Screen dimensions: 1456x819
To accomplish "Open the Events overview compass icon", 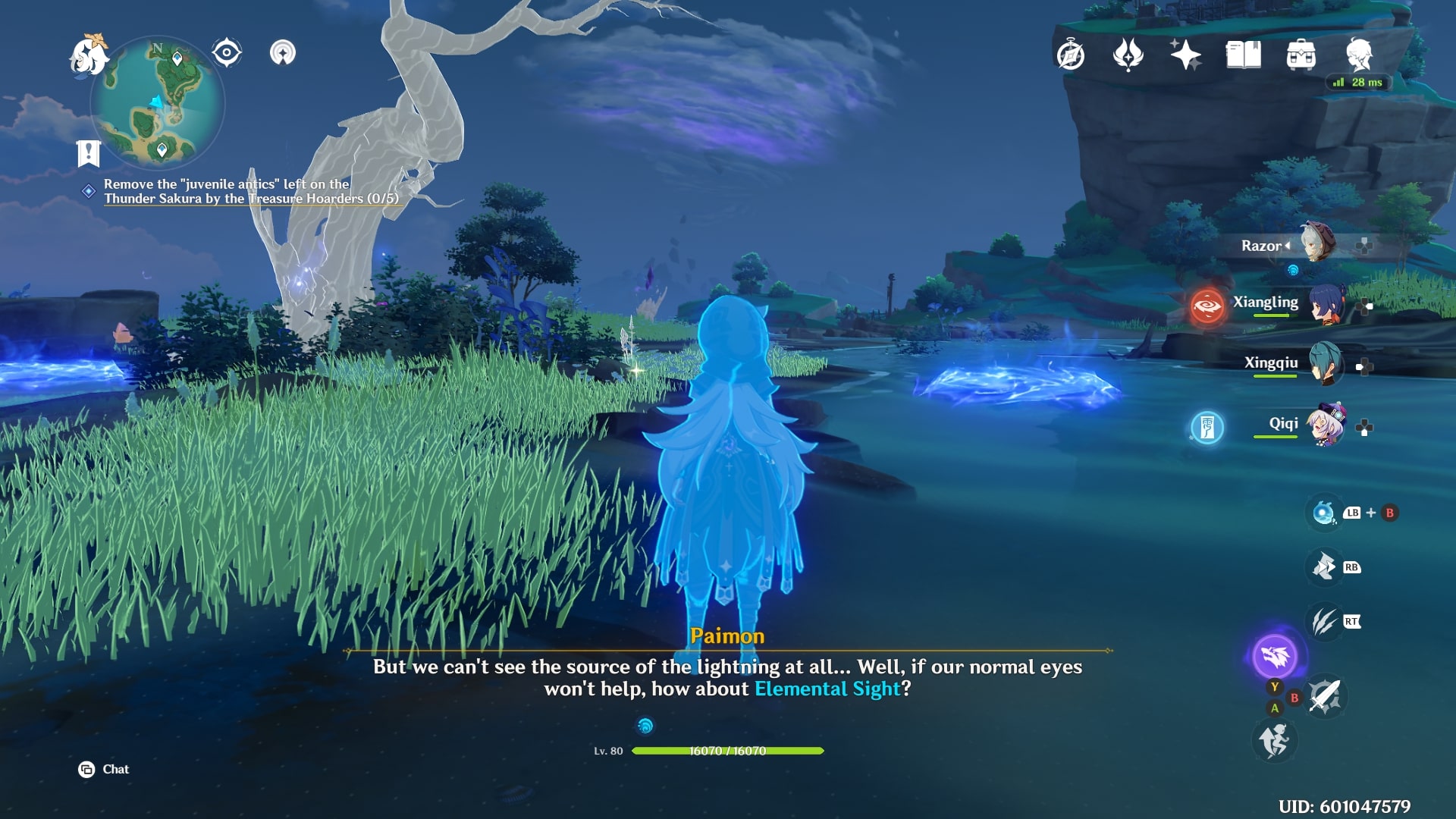I will coord(1069,55).
